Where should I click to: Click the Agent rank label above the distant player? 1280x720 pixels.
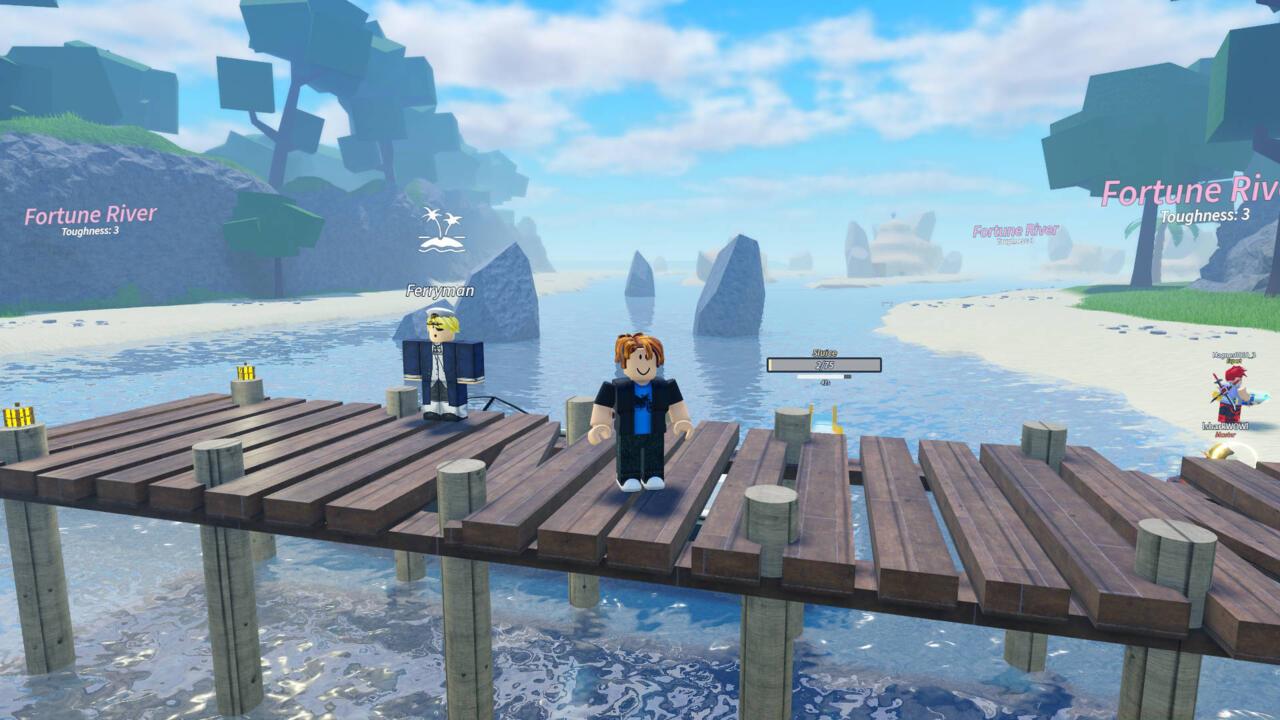[x=1235, y=361]
